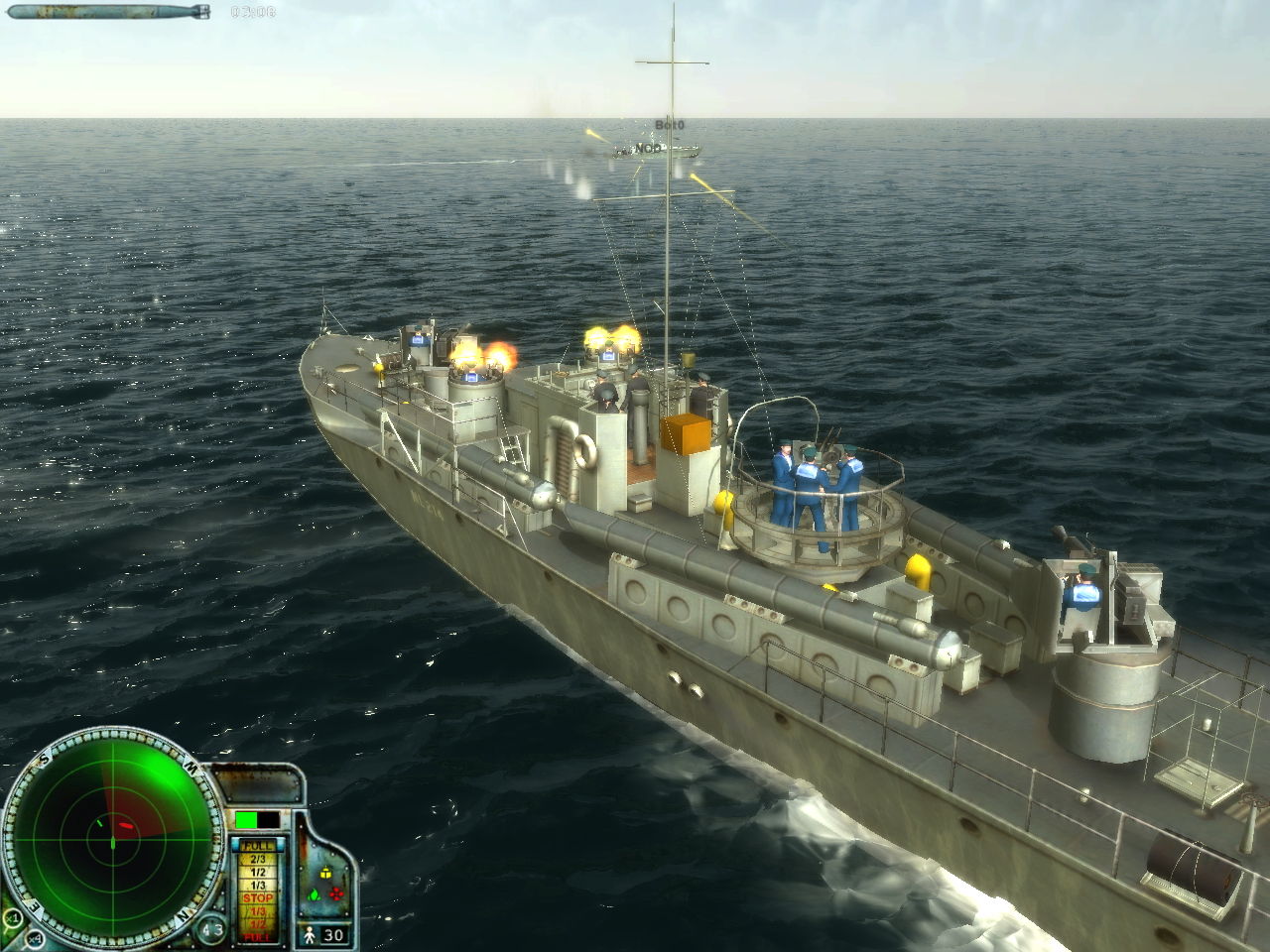Toggle the black indicator slot beside the green square
This screenshot has height=952, width=1270.
tap(268, 819)
